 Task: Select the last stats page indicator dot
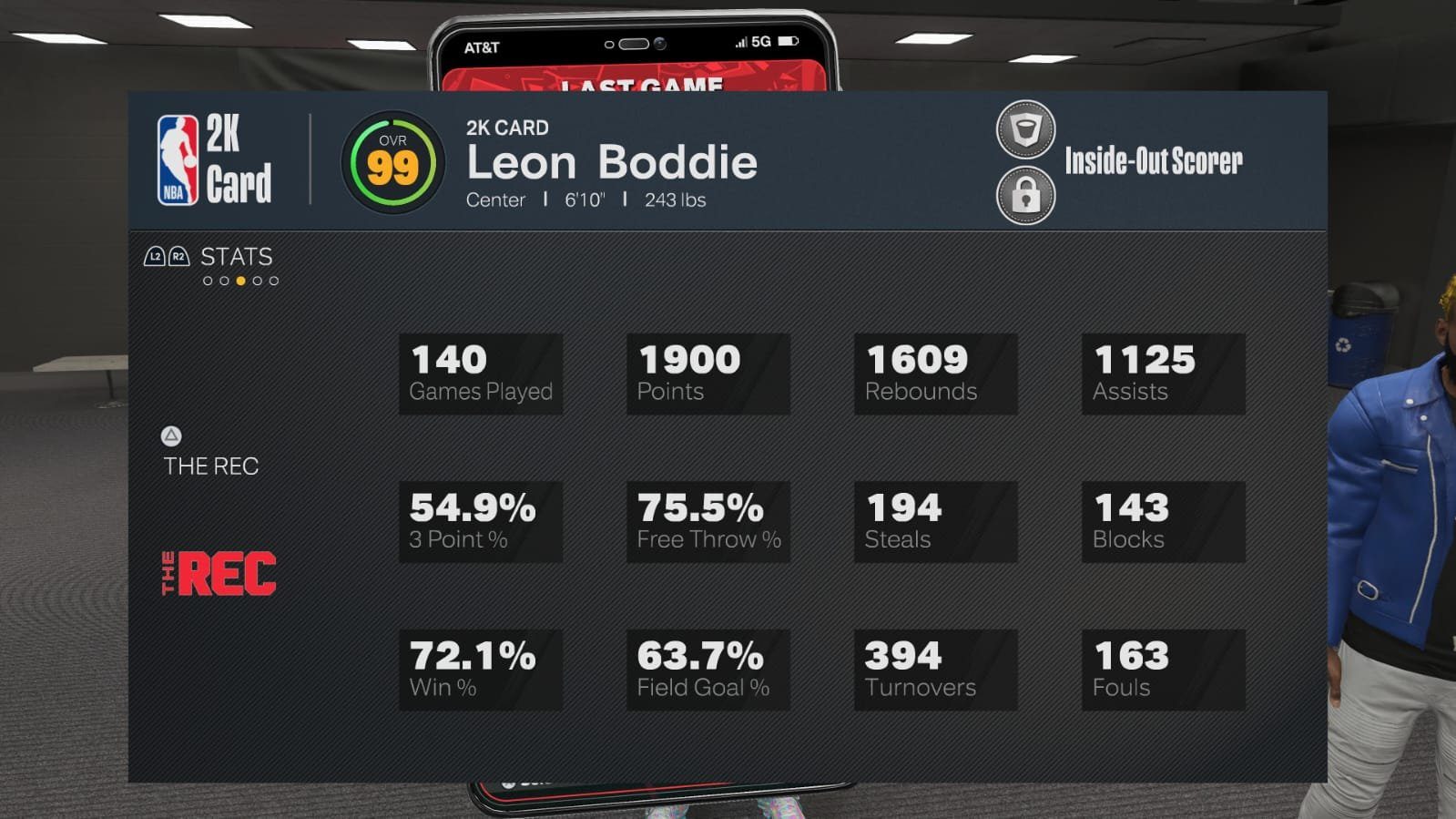tap(272, 281)
